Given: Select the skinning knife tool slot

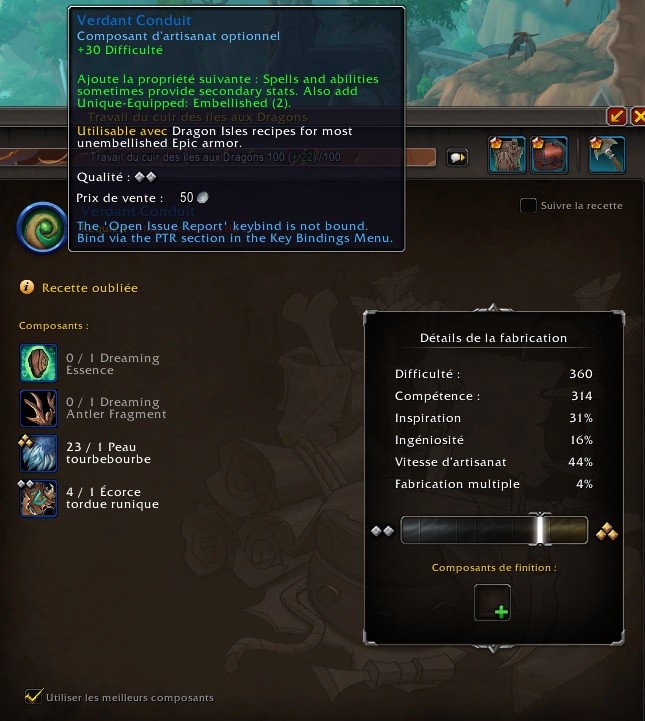Looking at the screenshot, I should point(607,155).
